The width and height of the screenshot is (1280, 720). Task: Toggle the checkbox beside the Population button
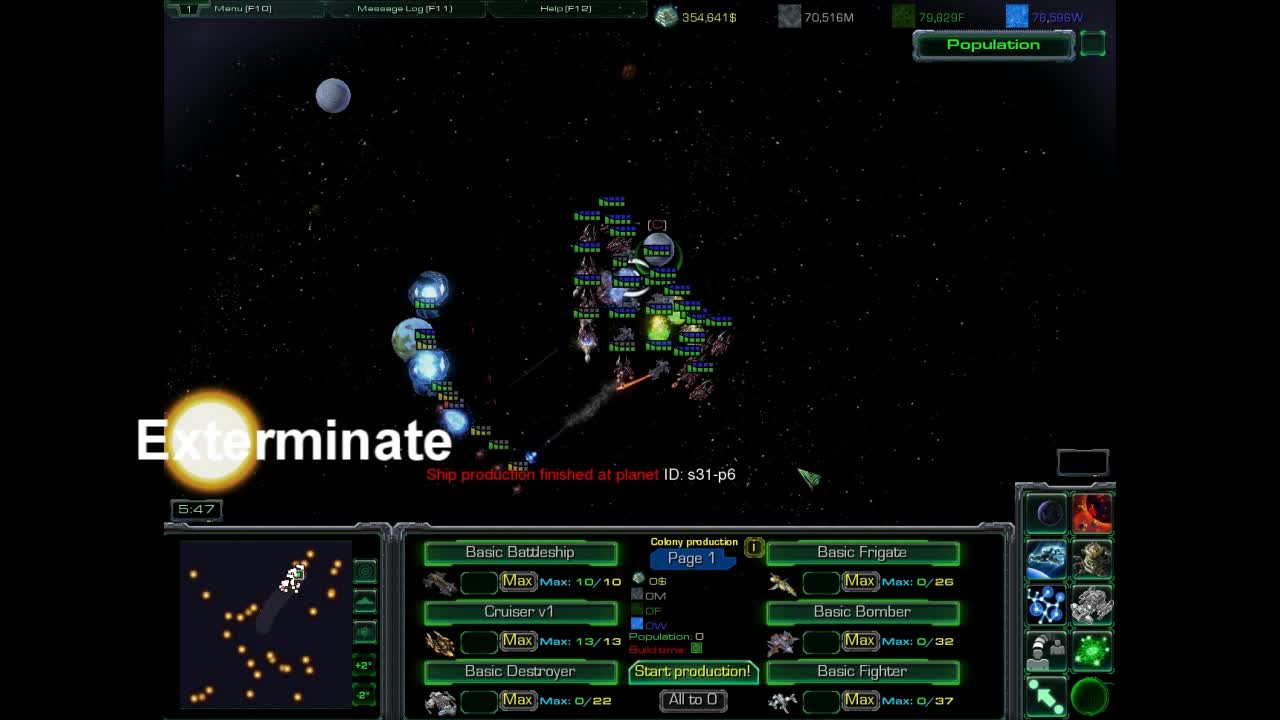point(1092,44)
